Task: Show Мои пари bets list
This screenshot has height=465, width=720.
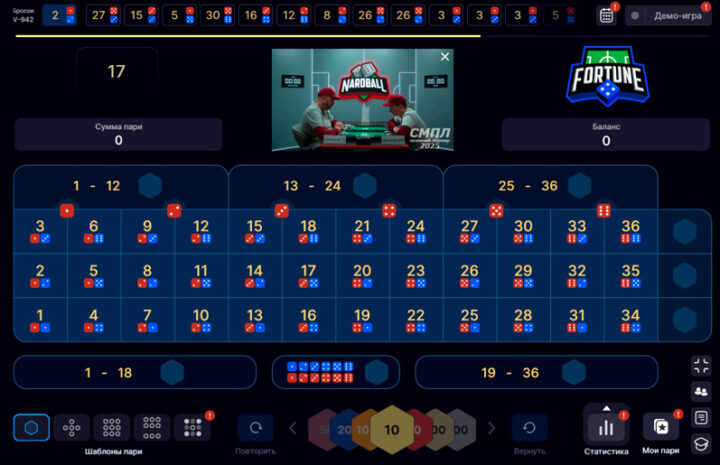Action: coord(660,428)
